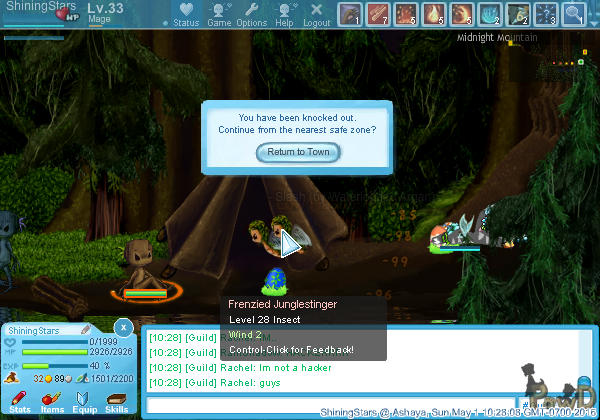Select the magnifying glass hotbar slot
Viewport: 600px width, 420px height.
(x=573, y=14)
